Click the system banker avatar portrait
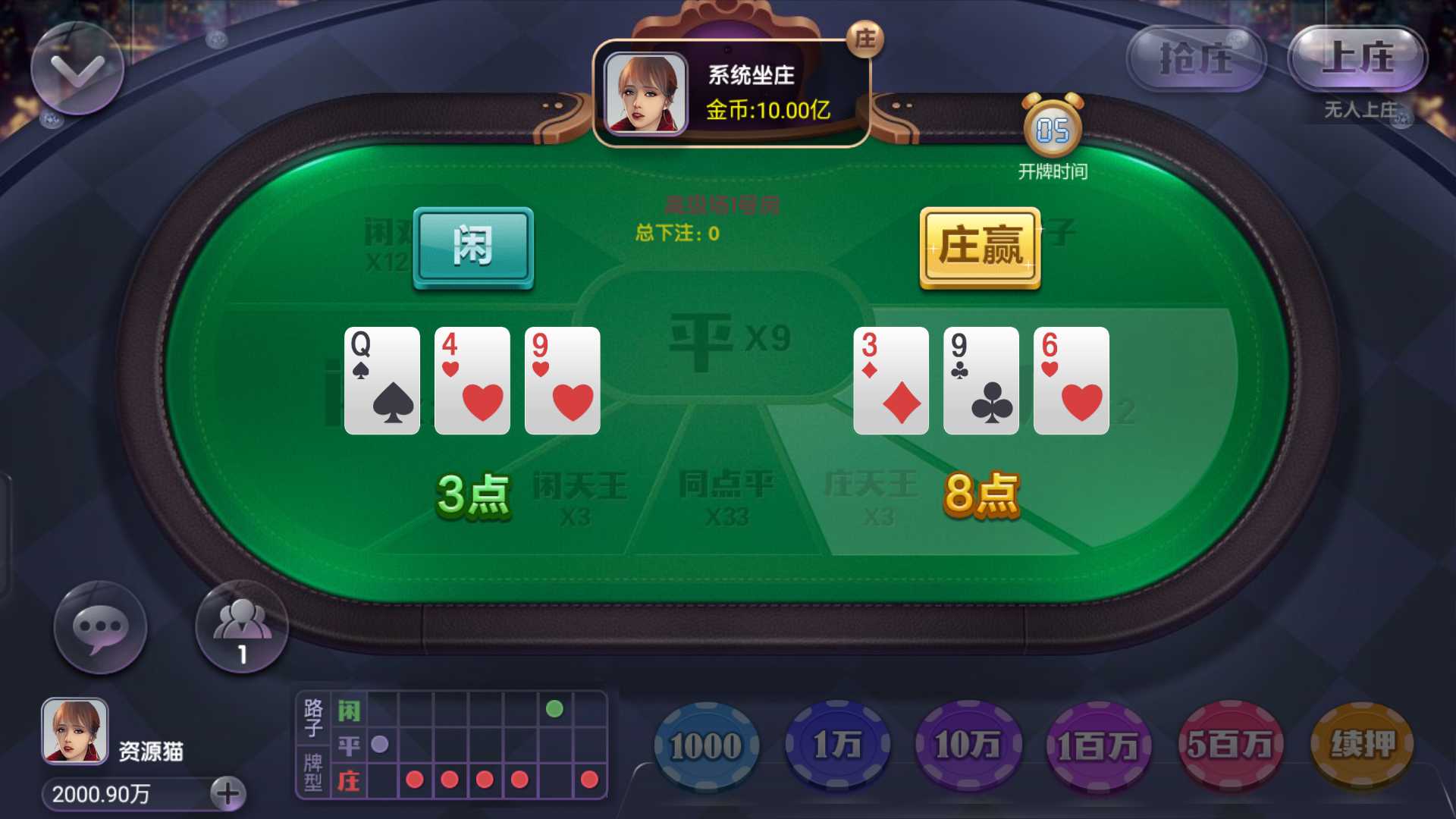The width and height of the screenshot is (1456, 819). coord(645,93)
